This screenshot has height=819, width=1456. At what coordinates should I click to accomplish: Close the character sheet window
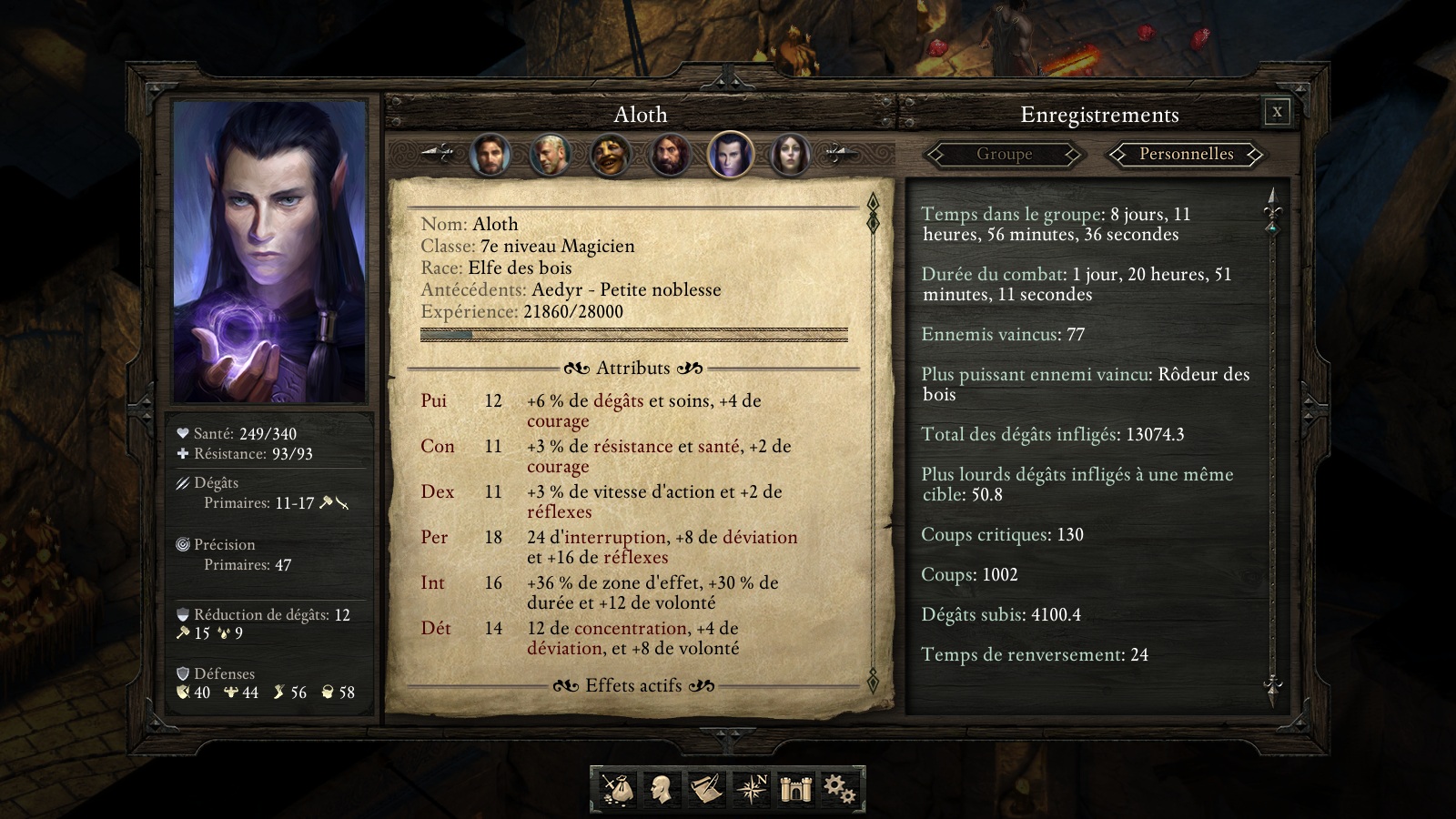click(x=1277, y=112)
